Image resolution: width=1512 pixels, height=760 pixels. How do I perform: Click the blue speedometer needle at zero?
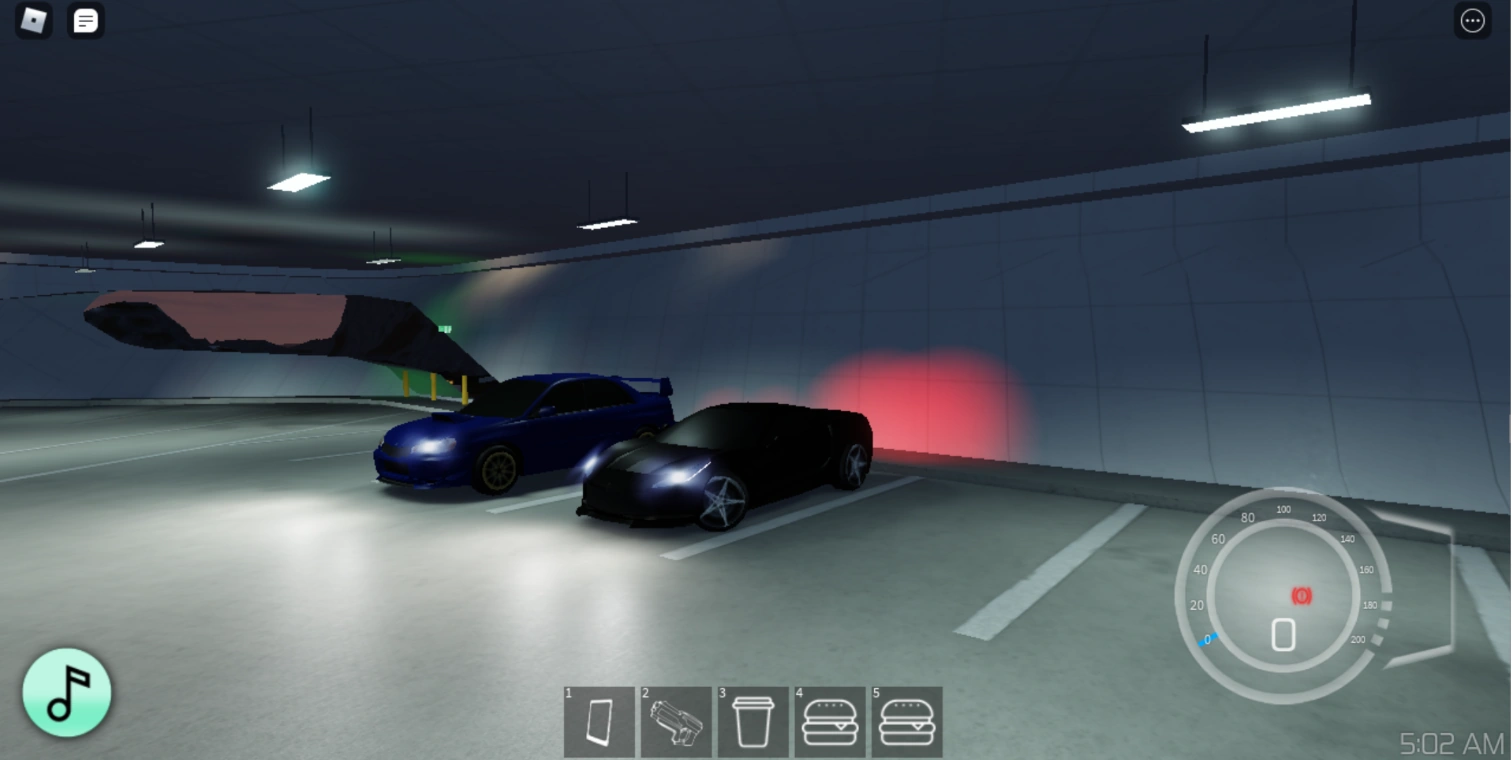[1207, 638]
